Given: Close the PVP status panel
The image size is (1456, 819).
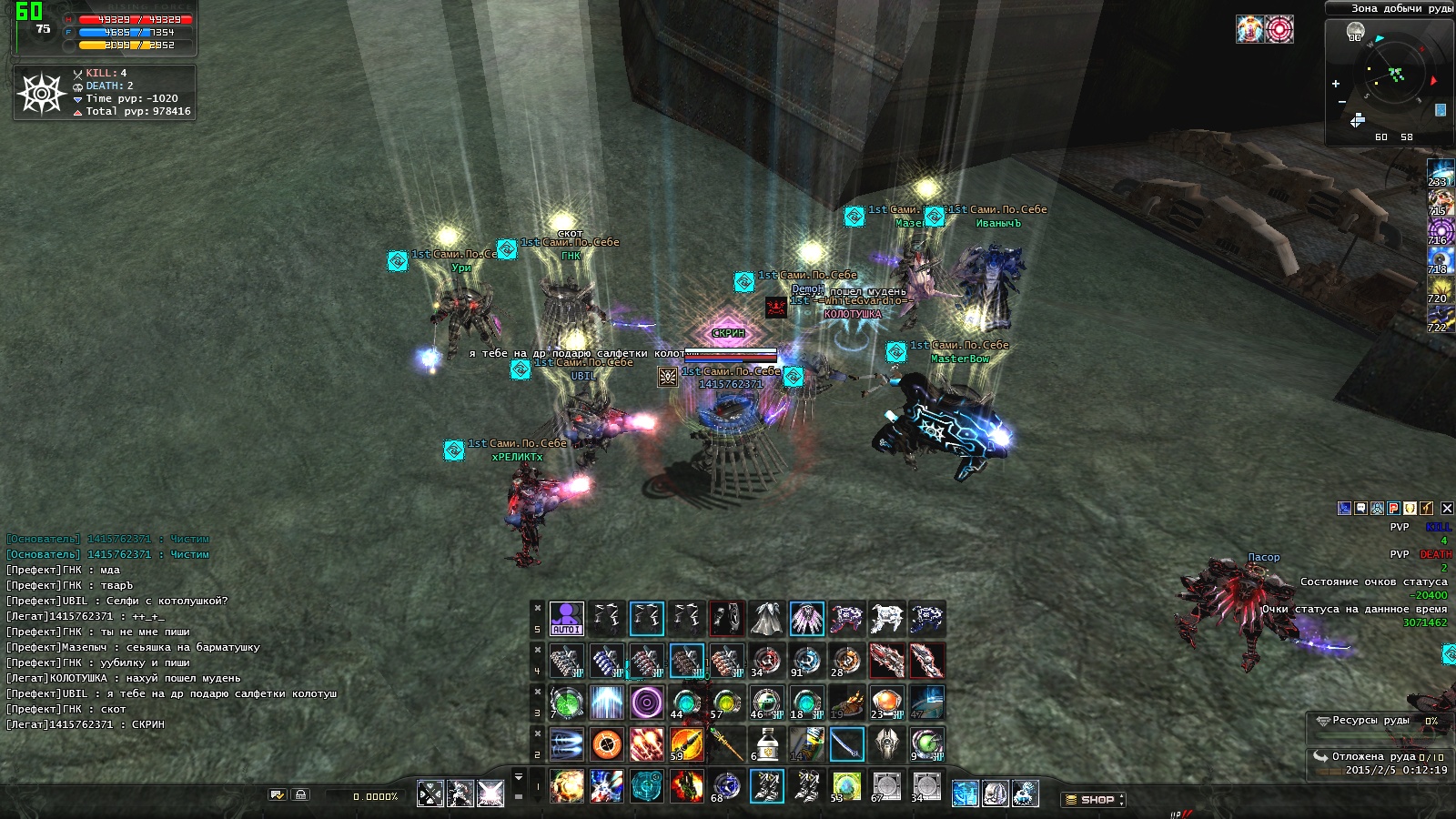Looking at the screenshot, I should point(1447,509).
